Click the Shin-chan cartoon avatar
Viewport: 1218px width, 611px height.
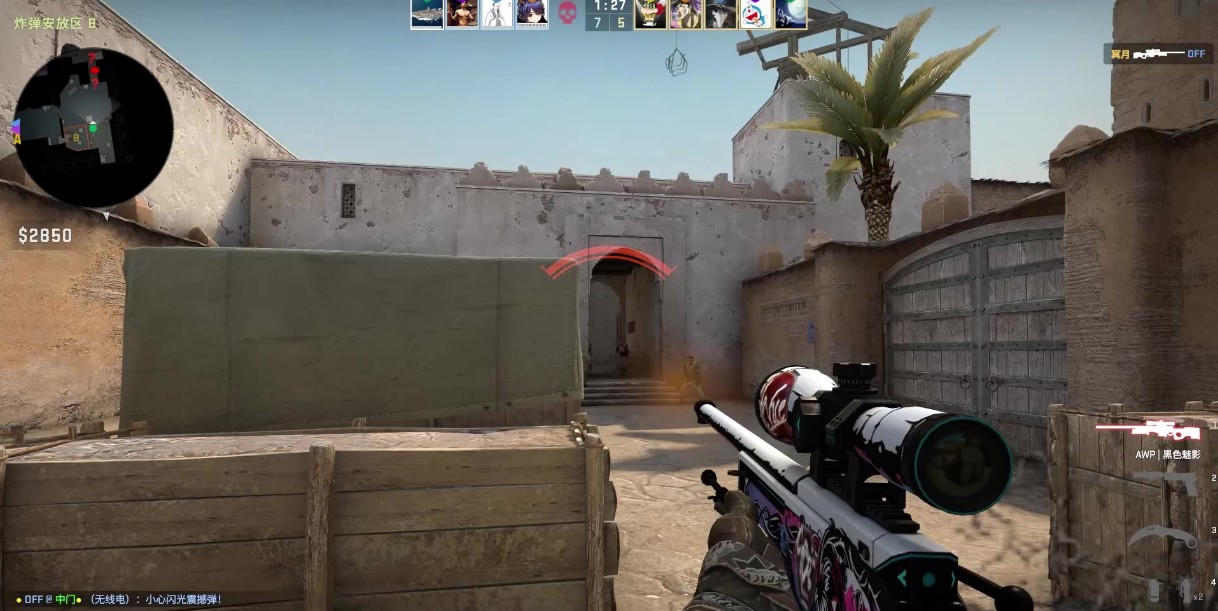[651, 14]
